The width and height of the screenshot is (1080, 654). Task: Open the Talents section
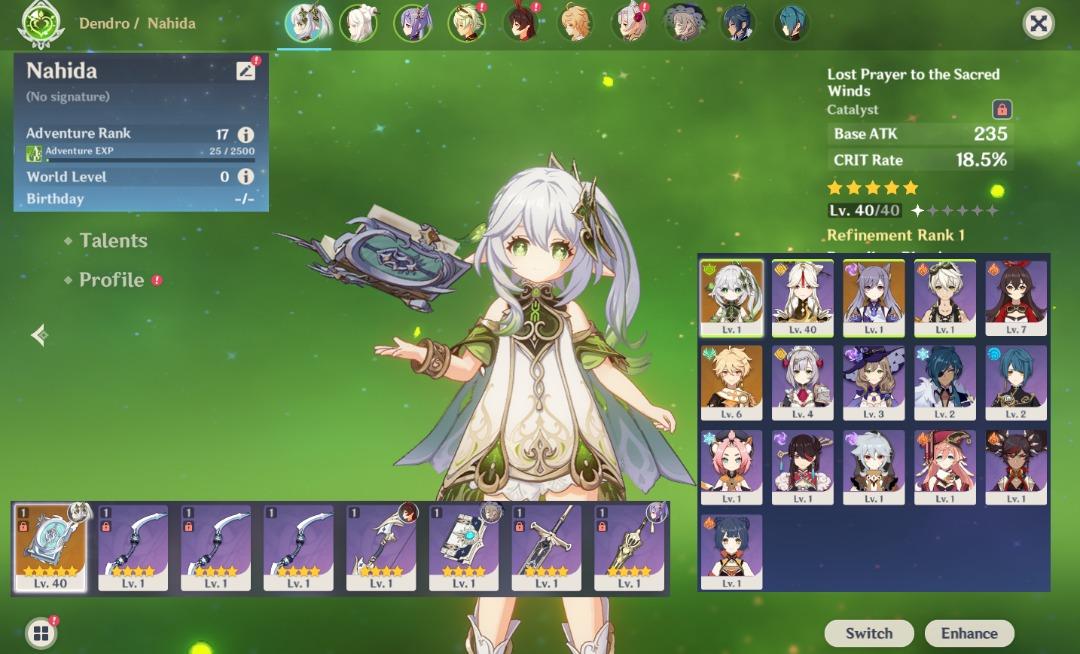pyautogui.click(x=113, y=241)
